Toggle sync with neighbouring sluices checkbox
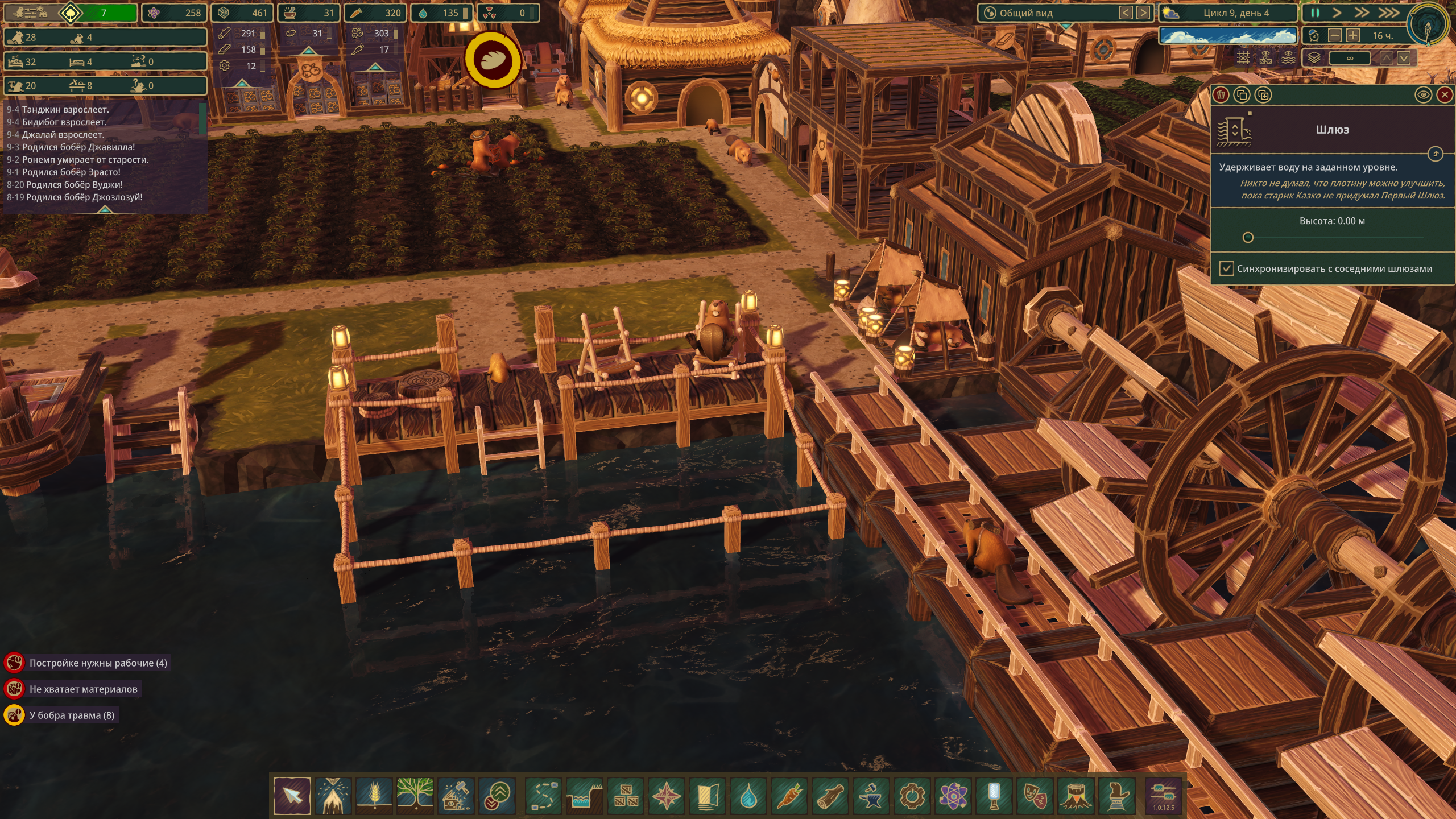Screen dimensions: 1456x819 pos(1227,268)
